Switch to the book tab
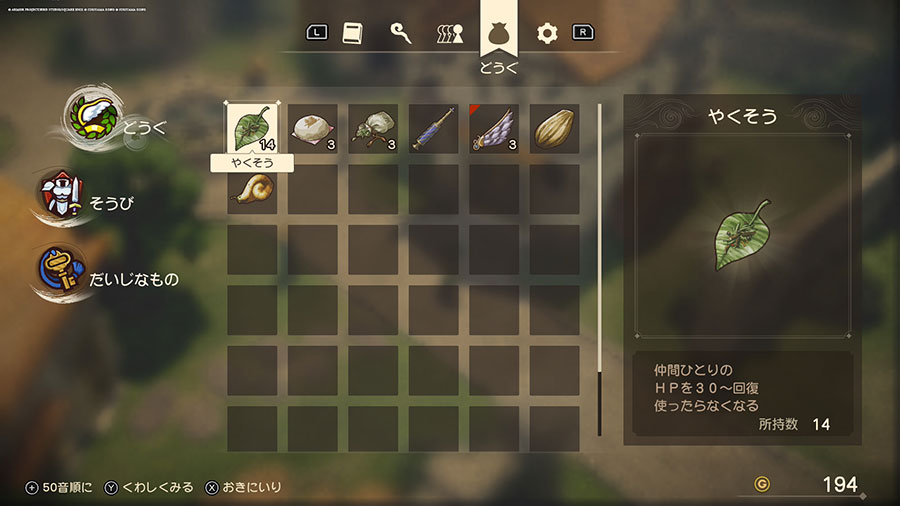The image size is (900, 506). (x=352, y=33)
